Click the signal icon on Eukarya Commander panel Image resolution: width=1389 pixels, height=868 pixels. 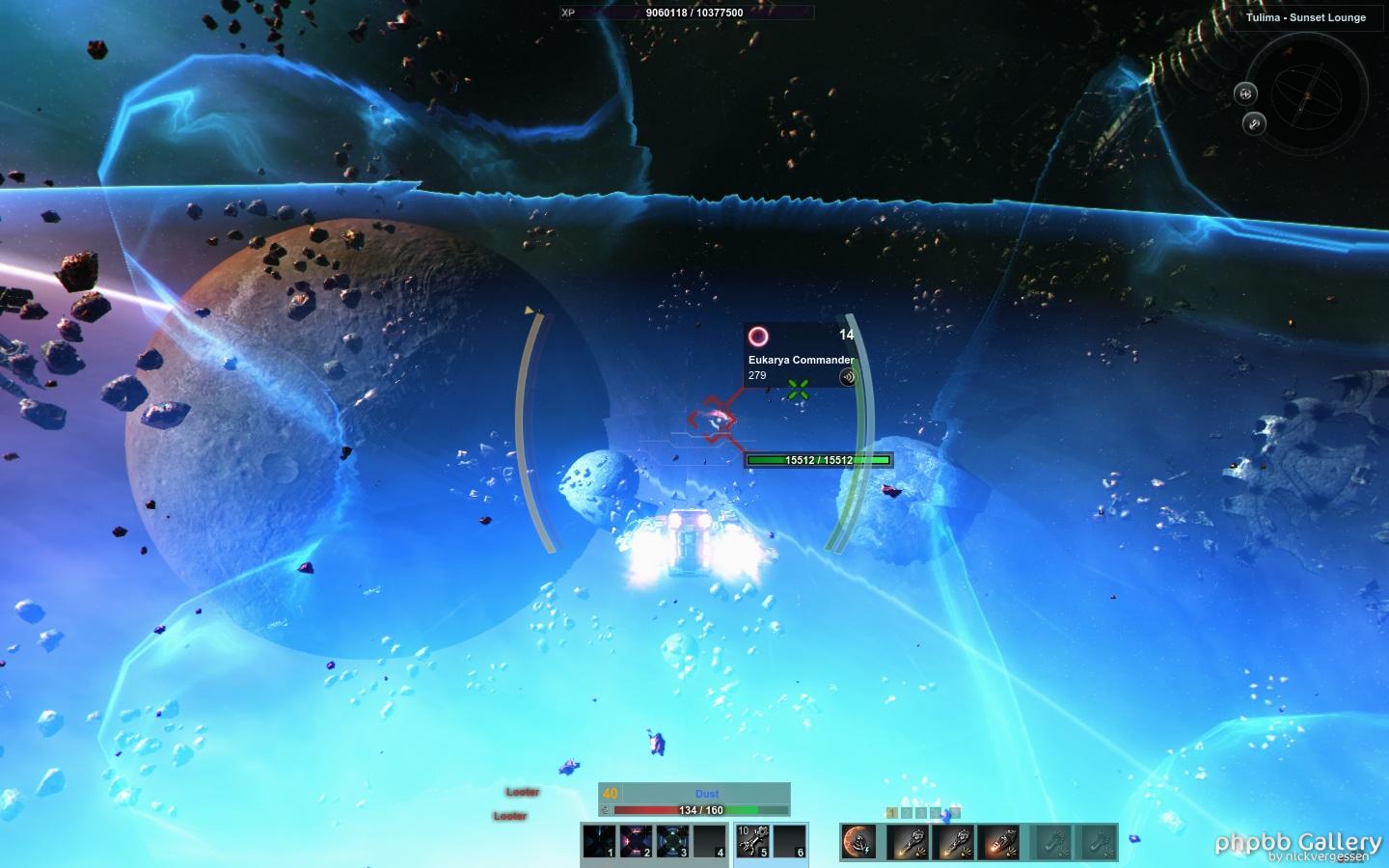point(847,377)
